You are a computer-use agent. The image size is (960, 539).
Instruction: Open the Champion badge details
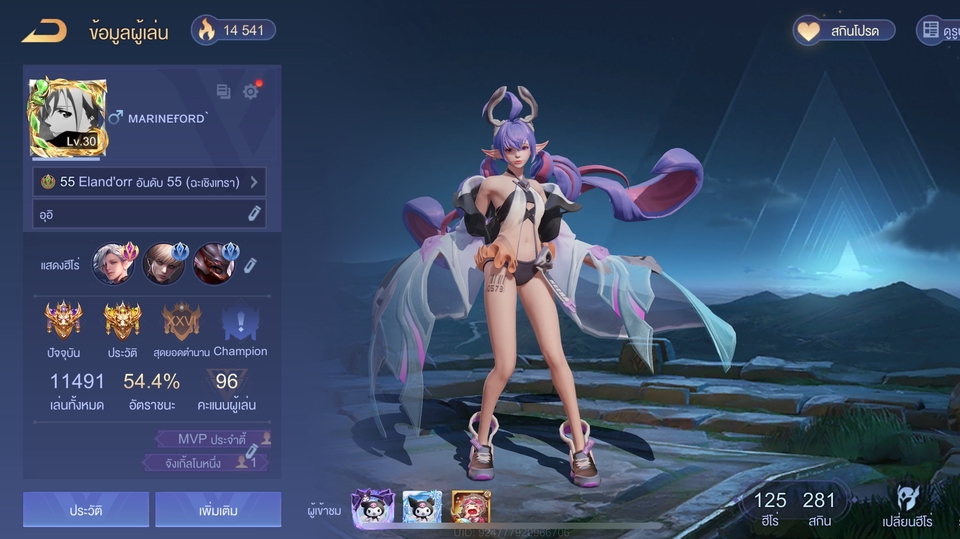tap(240, 323)
